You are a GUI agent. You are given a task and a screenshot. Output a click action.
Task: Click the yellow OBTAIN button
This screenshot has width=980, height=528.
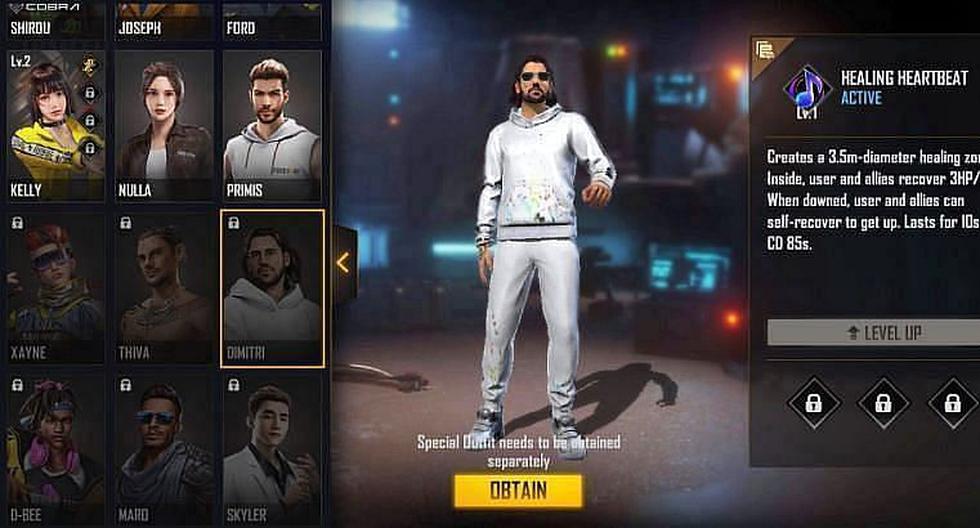point(517,490)
